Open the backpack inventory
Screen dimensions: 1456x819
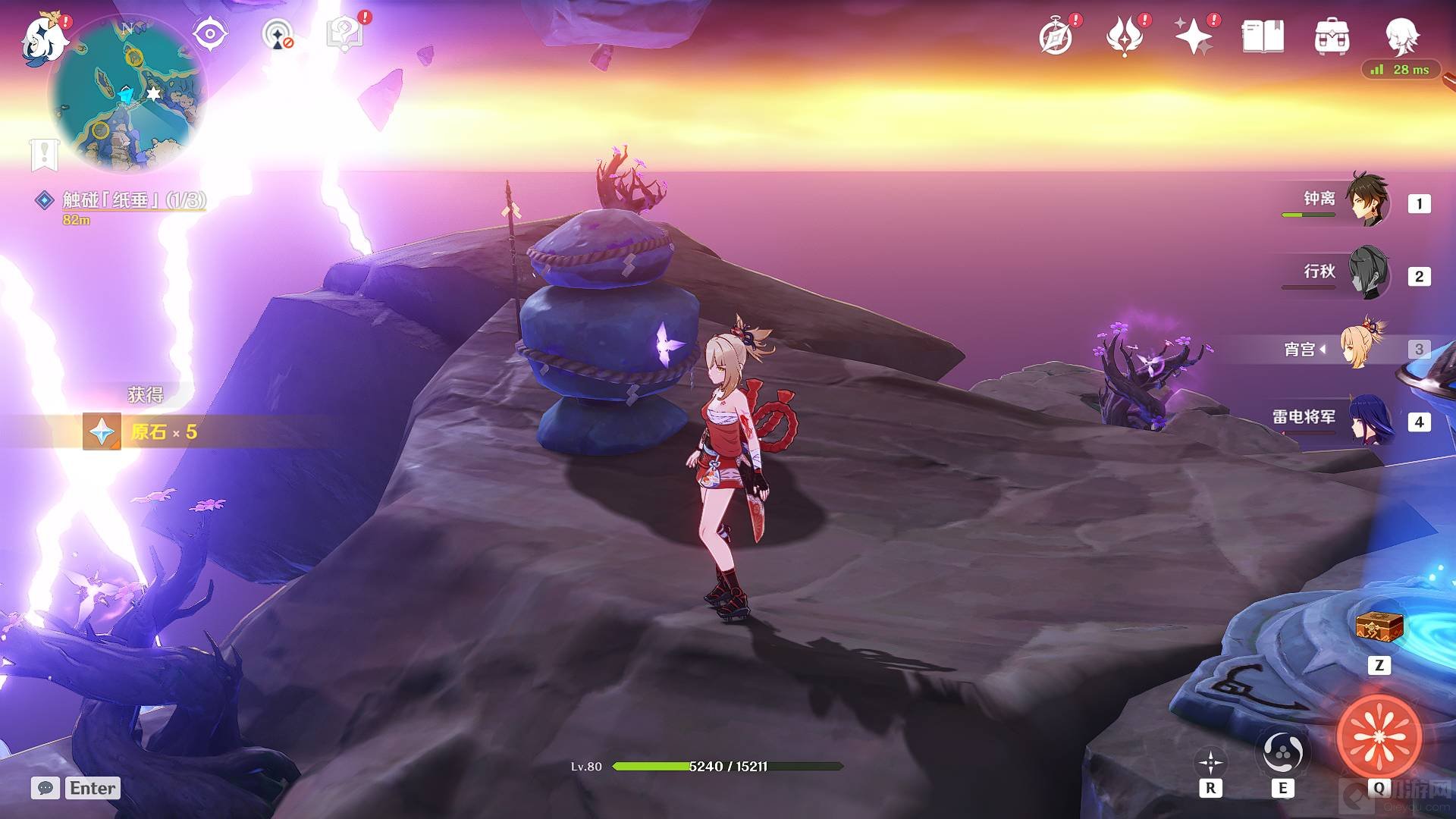point(1332,36)
